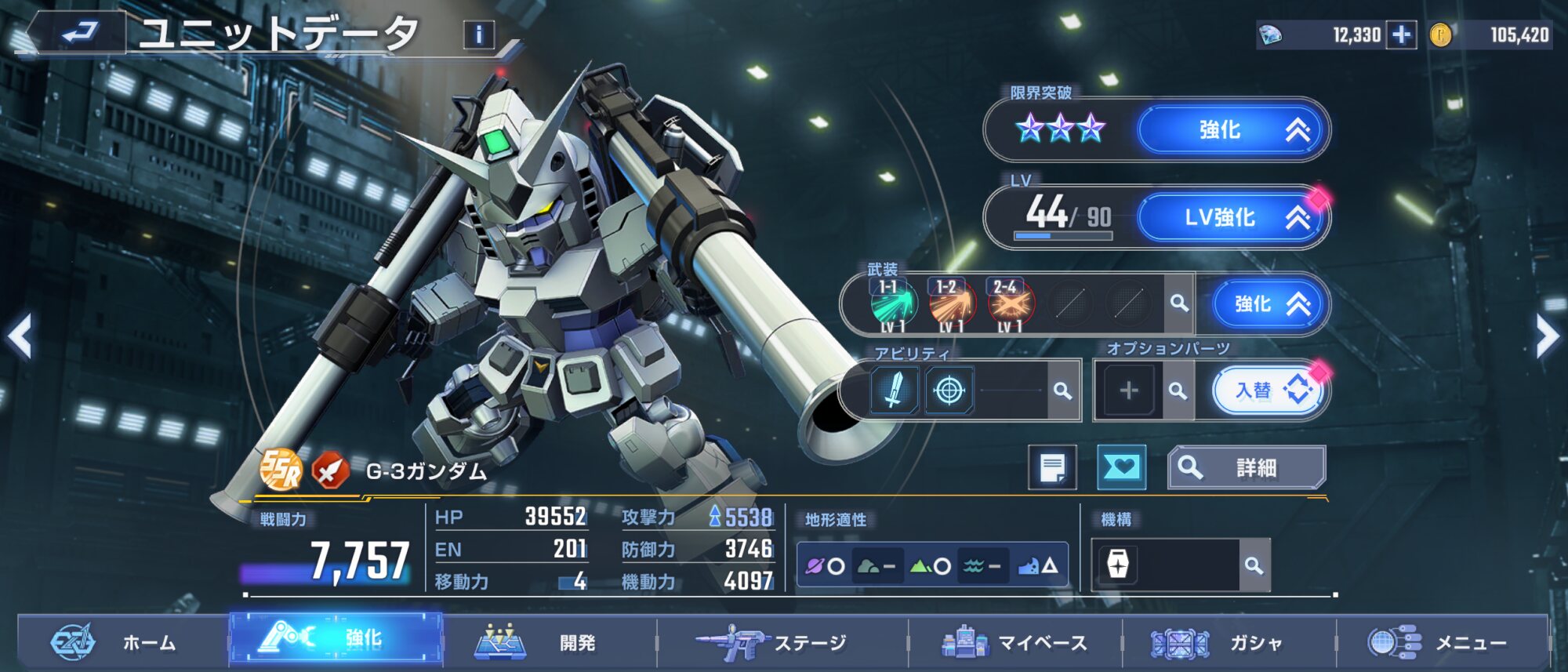Tap the weapons 強化 upgrade button
Screen dimensions: 1568x672
point(1270,304)
